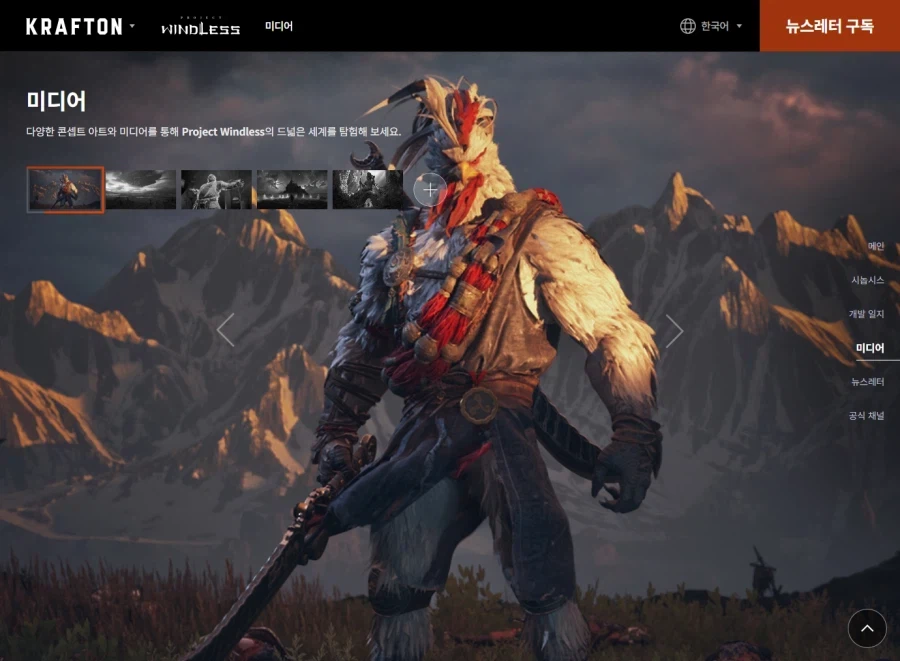Select the muscular figure with outstretched arm thumbnail
This screenshot has height=661, width=900.
pyautogui.click(x=217, y=189)
